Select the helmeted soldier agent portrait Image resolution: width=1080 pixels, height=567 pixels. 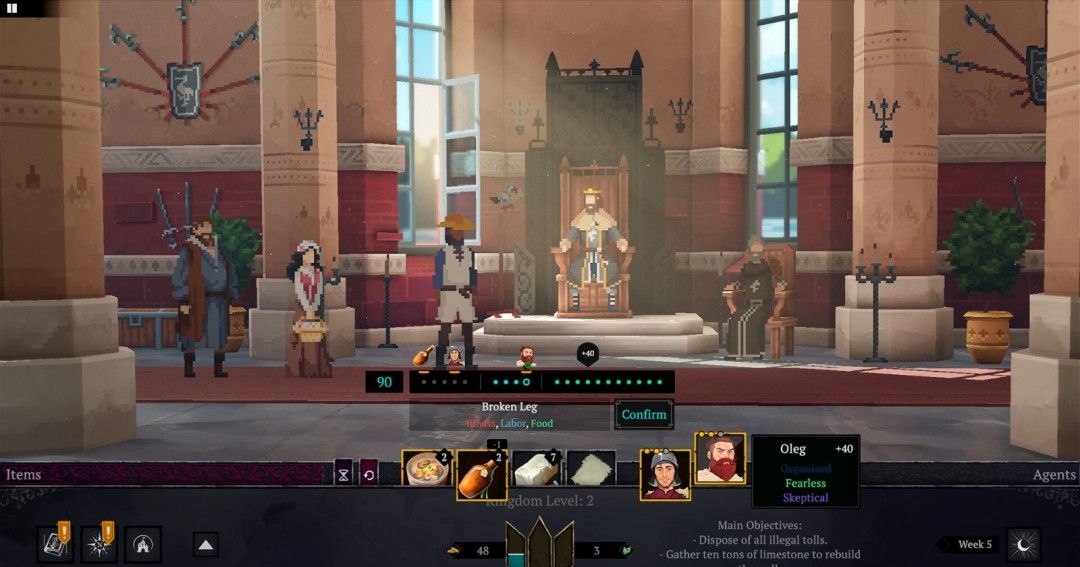pyautogui.click(x=665, y=474)
